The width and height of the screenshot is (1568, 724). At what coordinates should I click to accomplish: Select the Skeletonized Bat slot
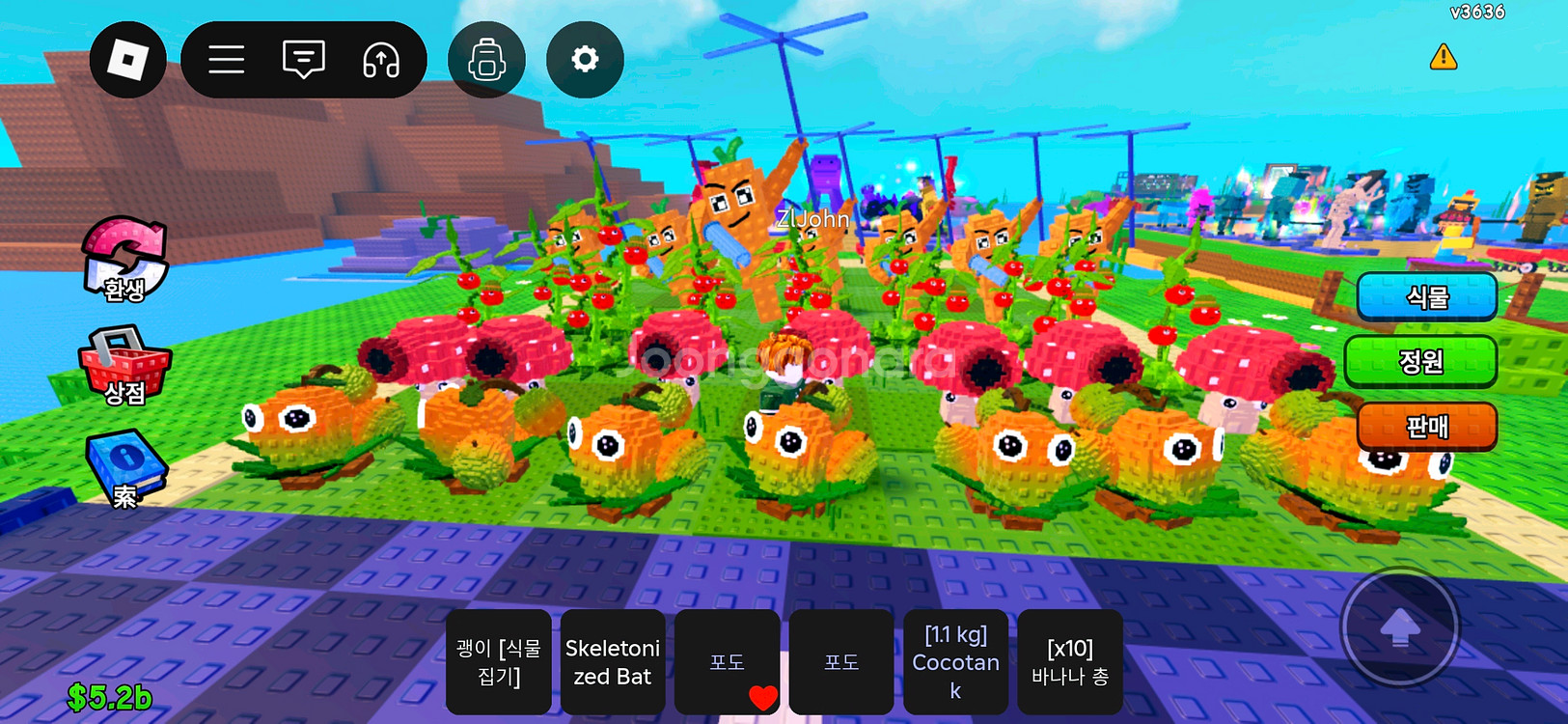[x=613, y=662]
